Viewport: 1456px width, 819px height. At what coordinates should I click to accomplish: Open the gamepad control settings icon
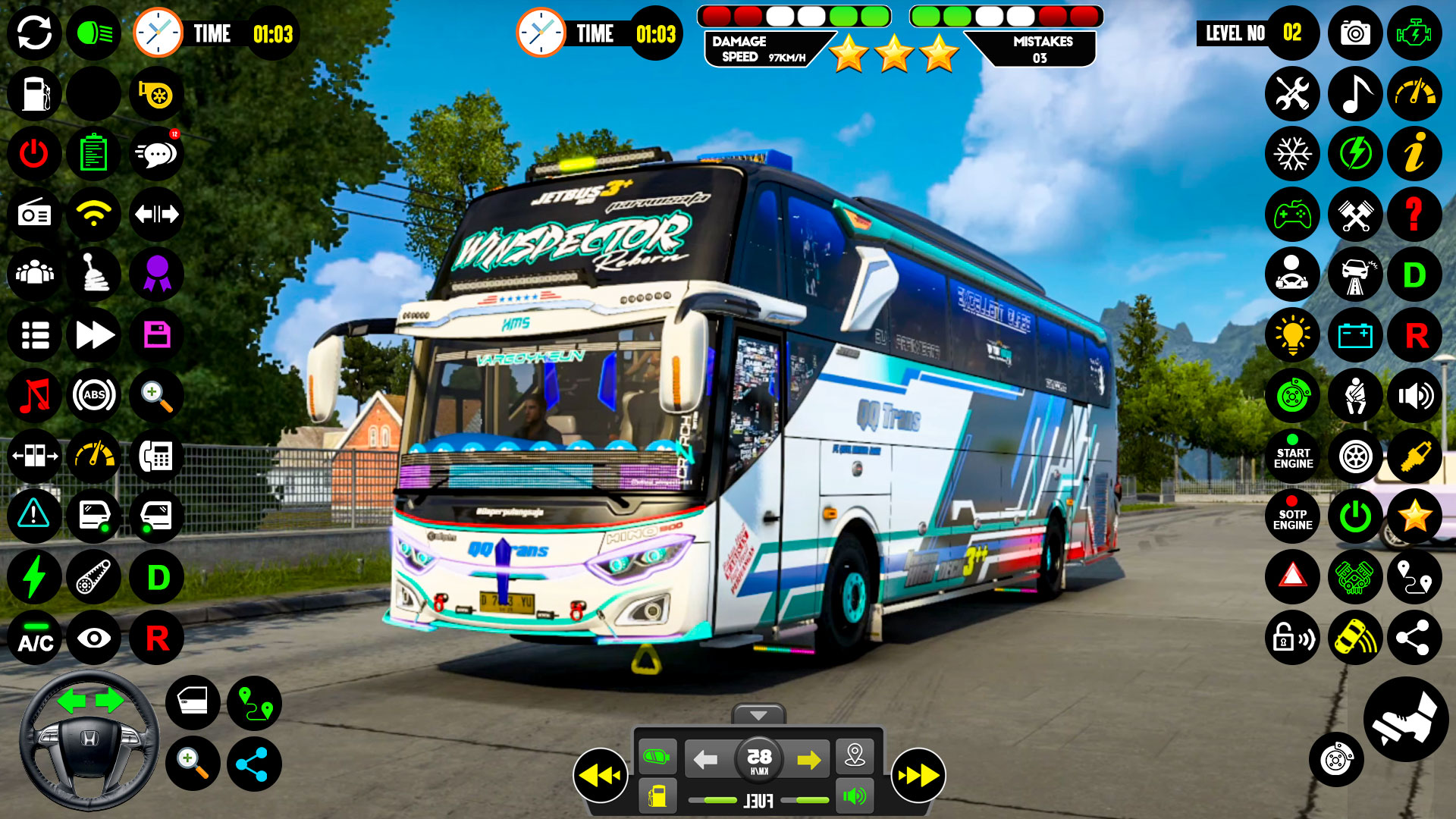(x=1293, y=215)
